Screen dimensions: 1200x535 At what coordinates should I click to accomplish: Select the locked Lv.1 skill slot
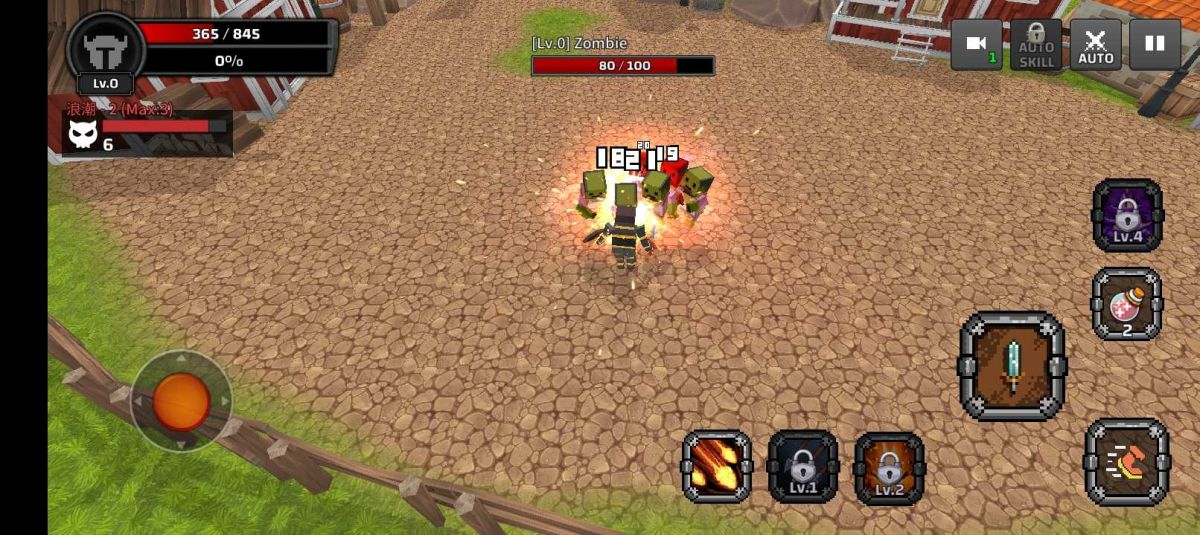(x=803, y=466)
